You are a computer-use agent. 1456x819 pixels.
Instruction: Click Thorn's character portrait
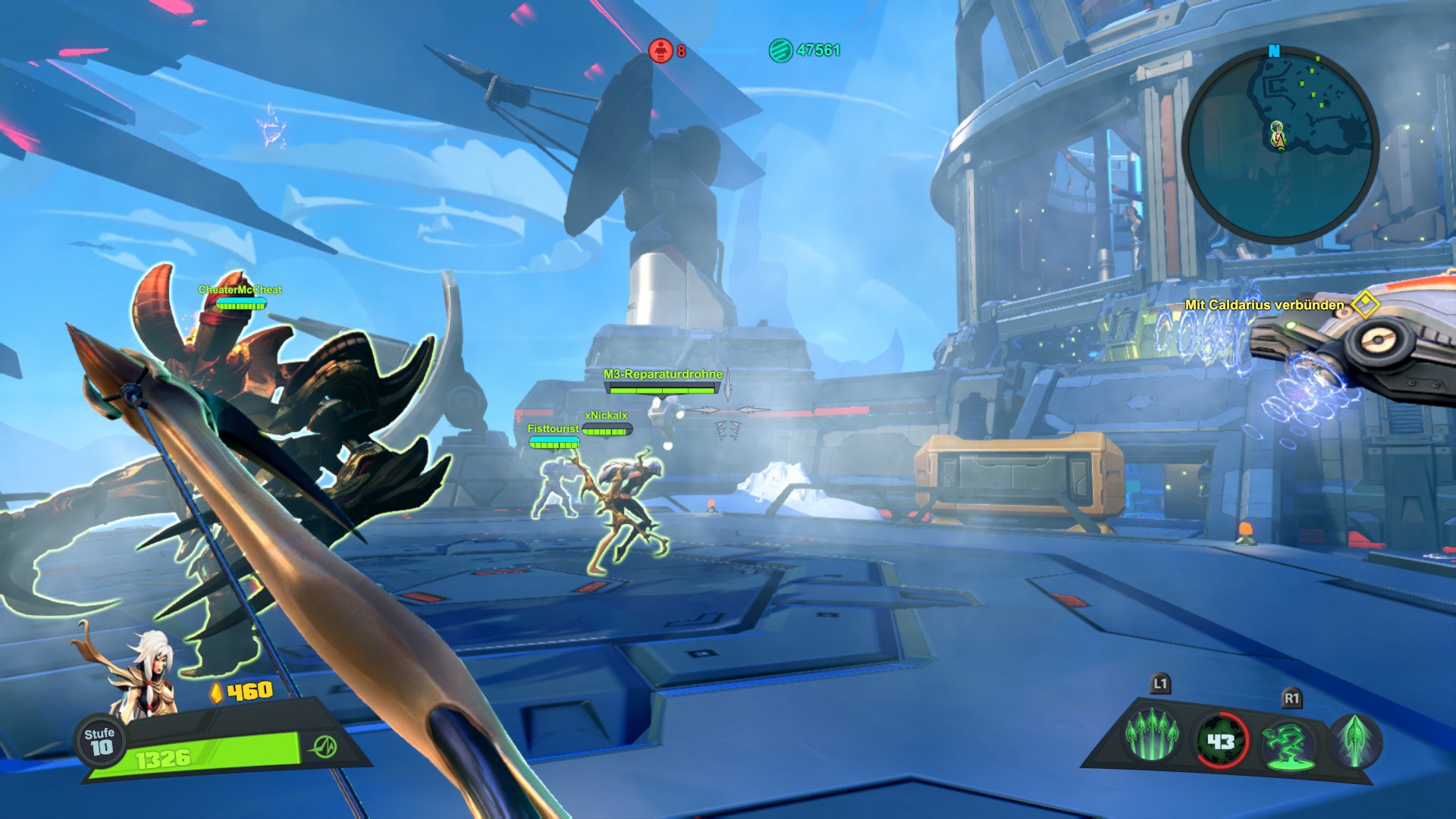click(x=146, y=681)
